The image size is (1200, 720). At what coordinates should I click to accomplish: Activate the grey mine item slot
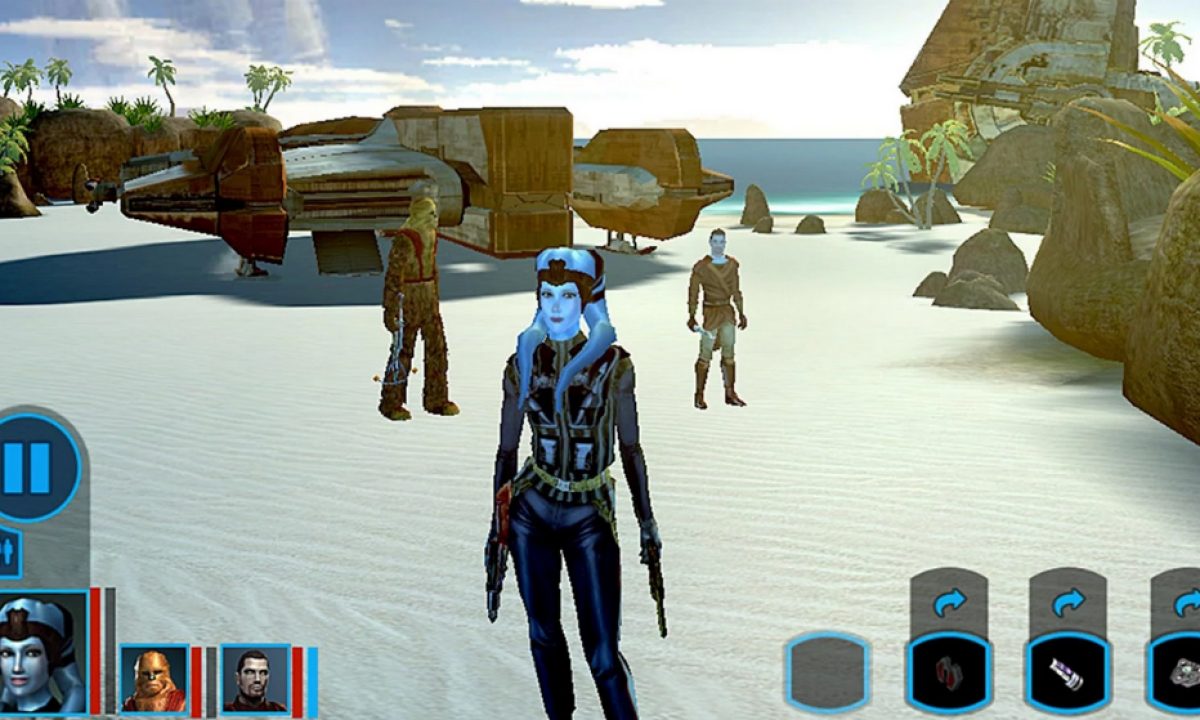[1180, 671]
